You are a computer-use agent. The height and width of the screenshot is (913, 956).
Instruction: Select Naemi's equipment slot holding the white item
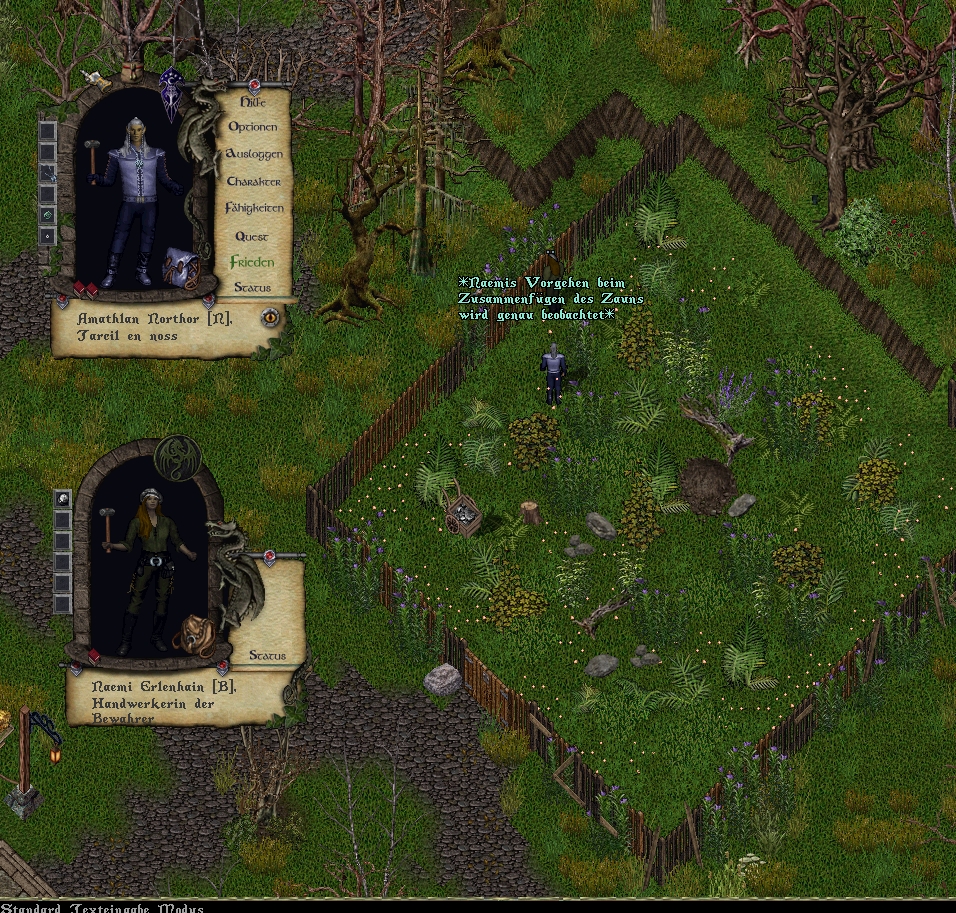[62, 498]
